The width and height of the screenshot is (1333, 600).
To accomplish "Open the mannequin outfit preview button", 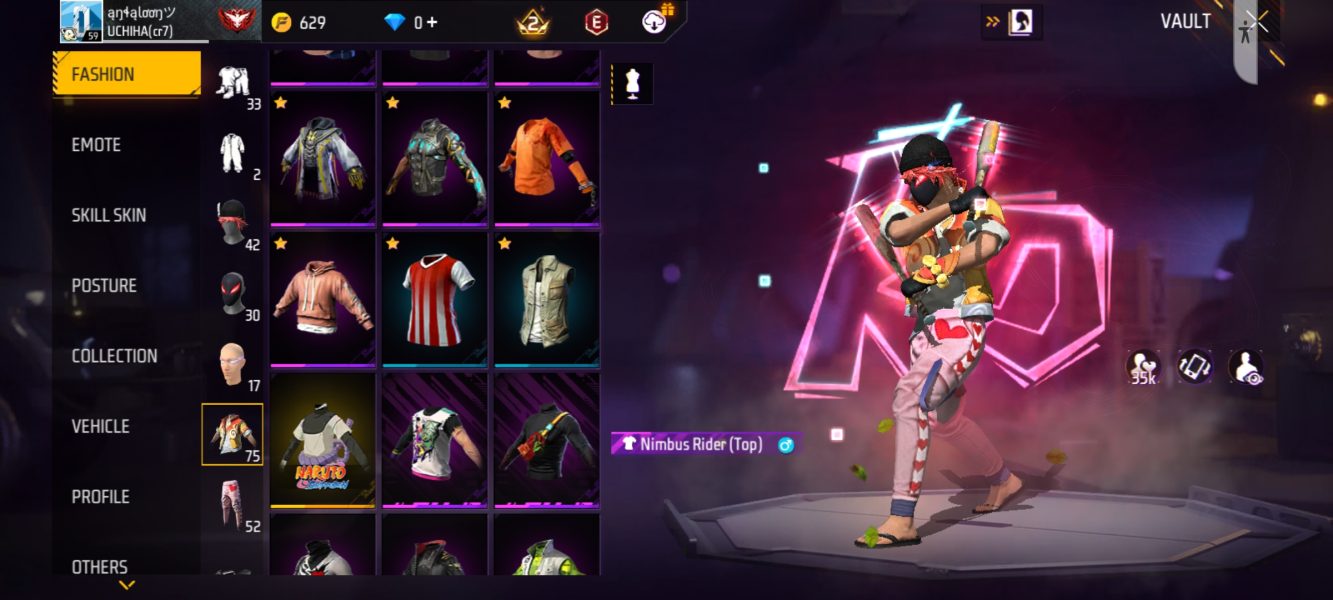I will (632, 84).
